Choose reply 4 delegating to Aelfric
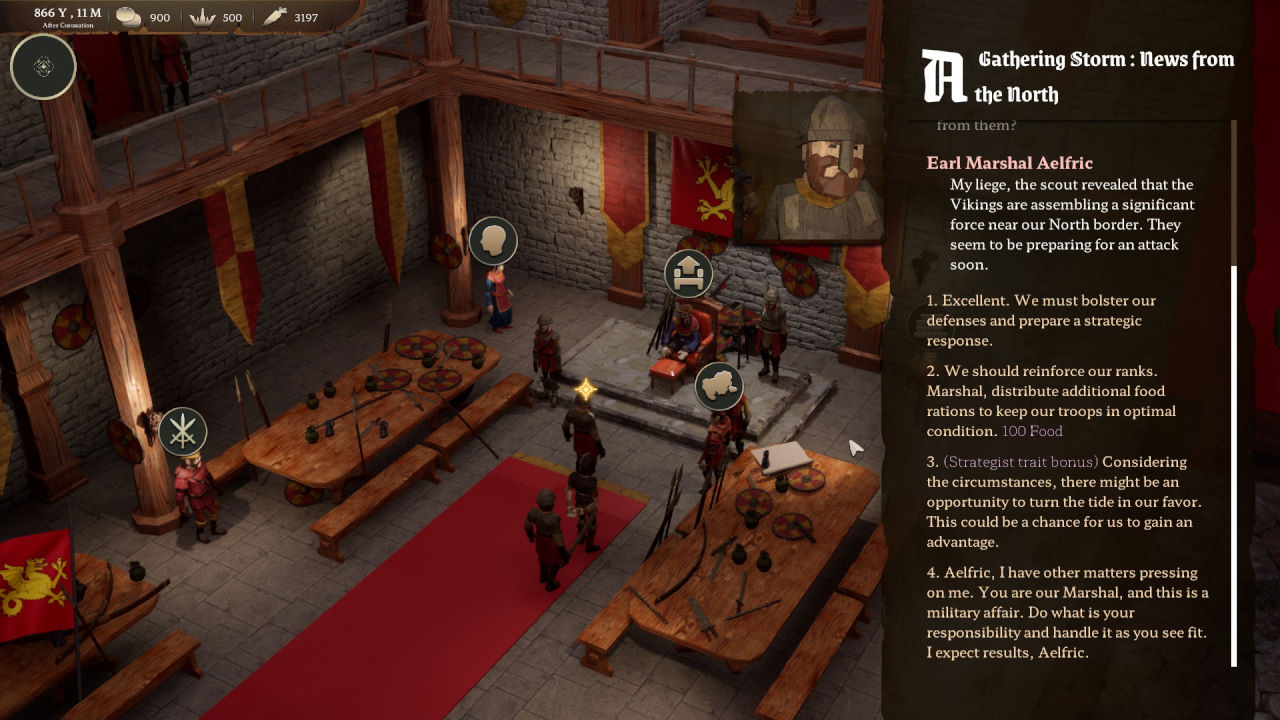 click(x=1066, y=612)
